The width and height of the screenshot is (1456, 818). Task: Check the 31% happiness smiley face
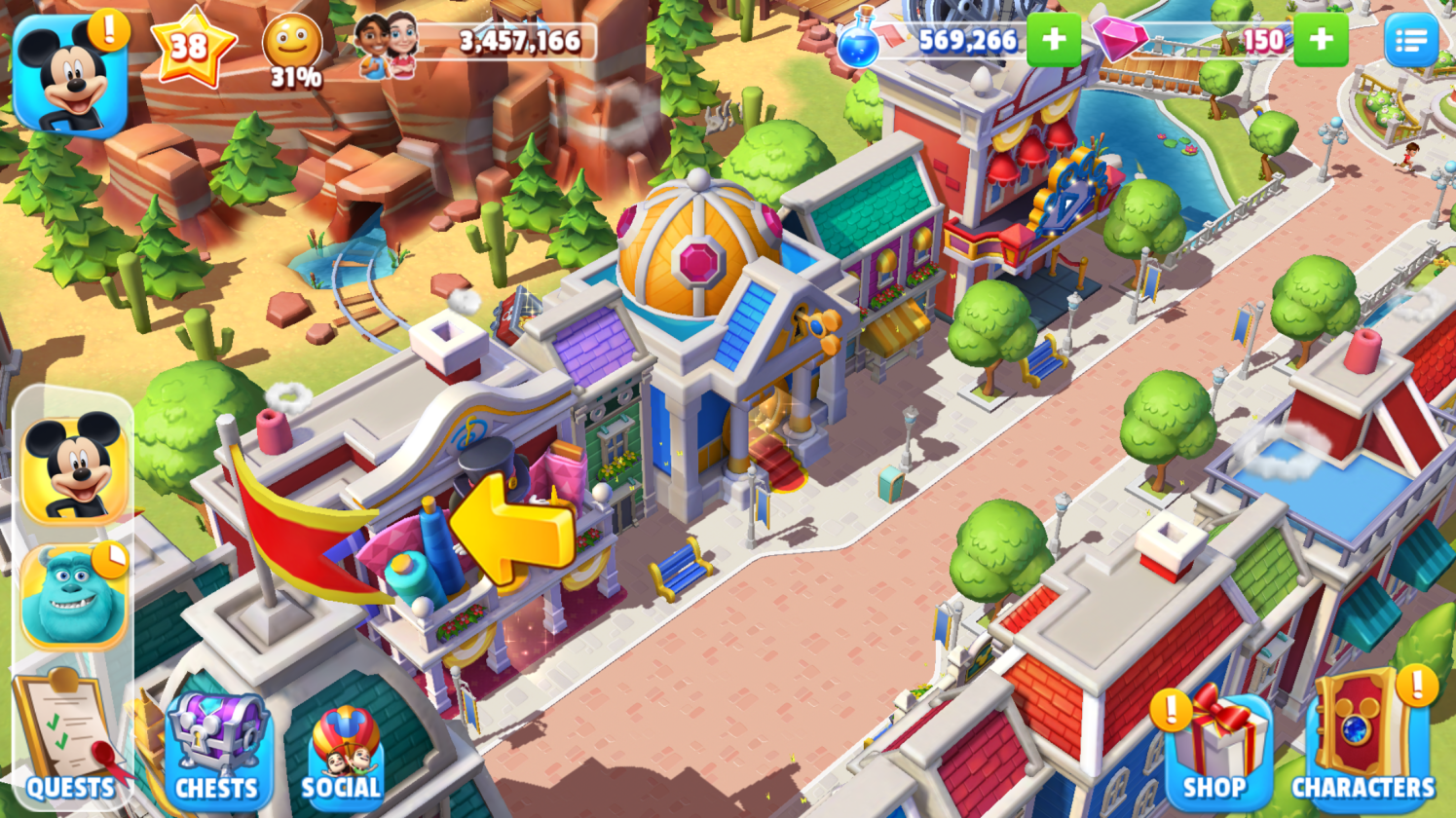pyautogui.click(x=292, y=51)
